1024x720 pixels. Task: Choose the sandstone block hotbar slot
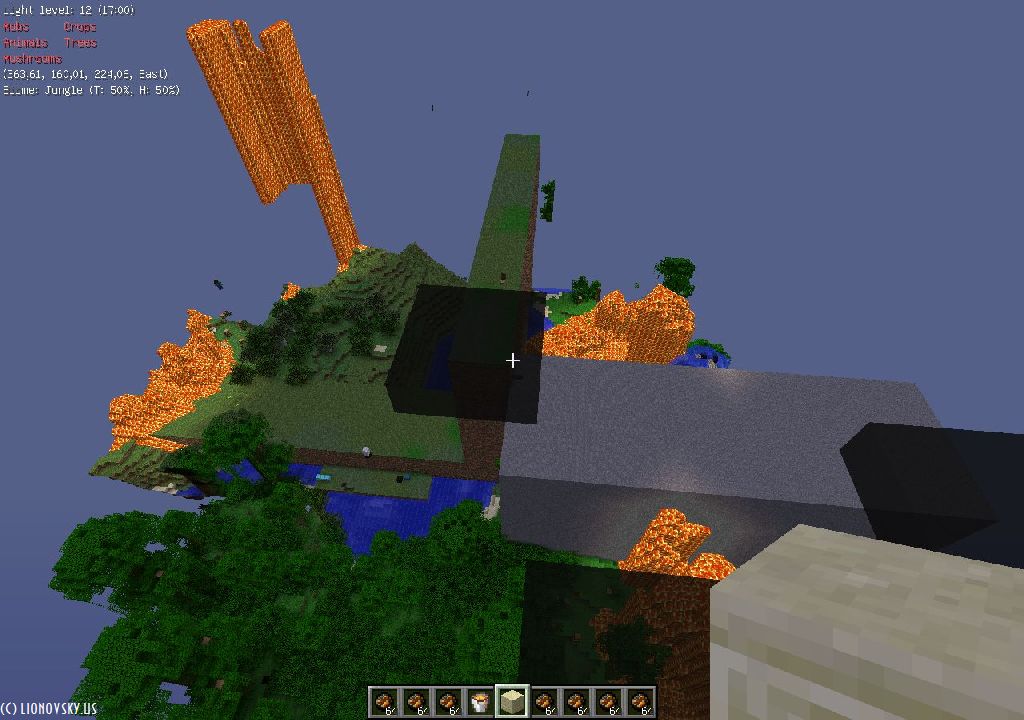click(512, 702)
